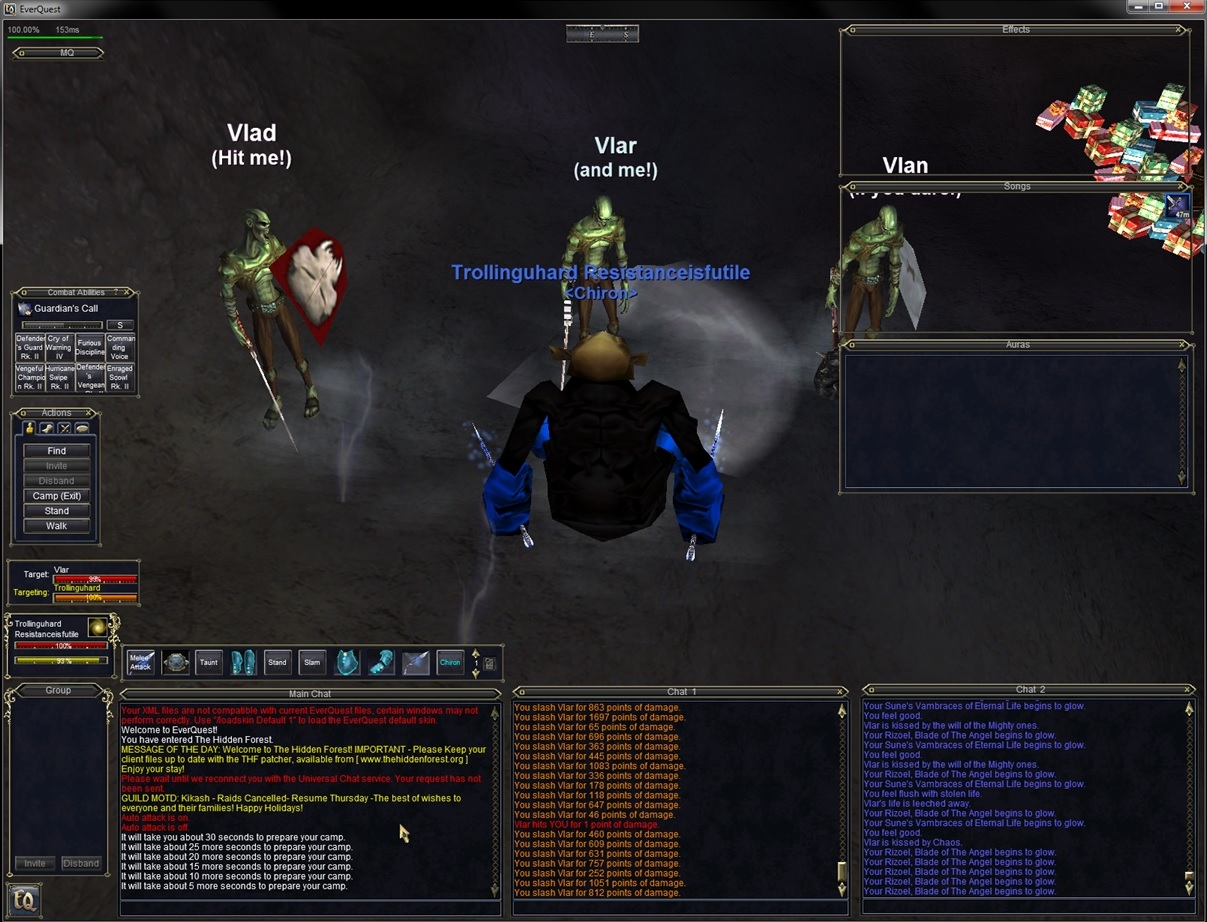Activate the ring item on the hotbar

pyautogui.click(x=176, y=662)
